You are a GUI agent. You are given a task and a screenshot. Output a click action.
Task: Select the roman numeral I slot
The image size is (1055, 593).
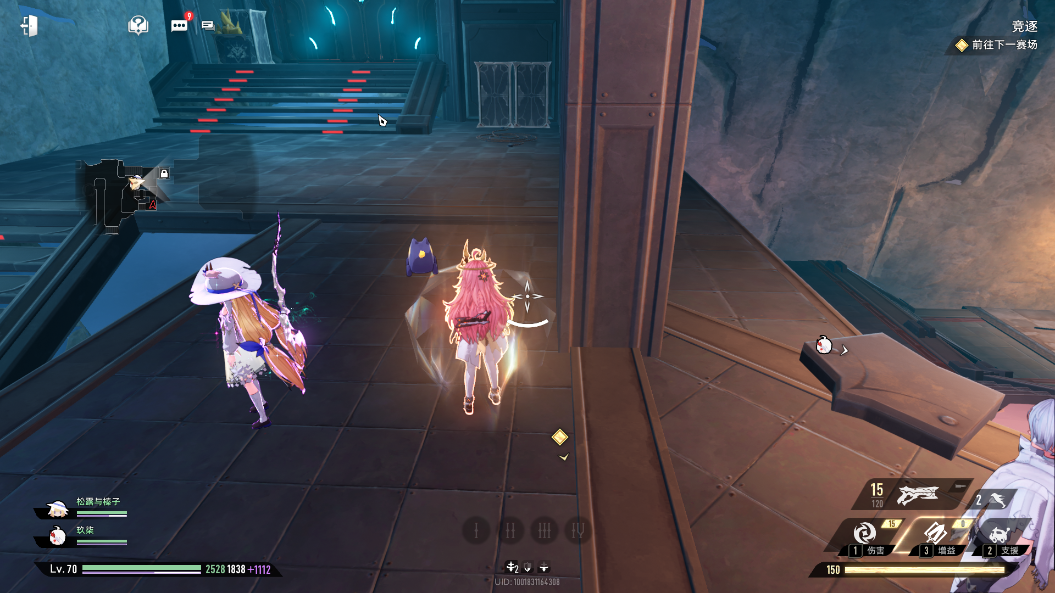(477, 530)
